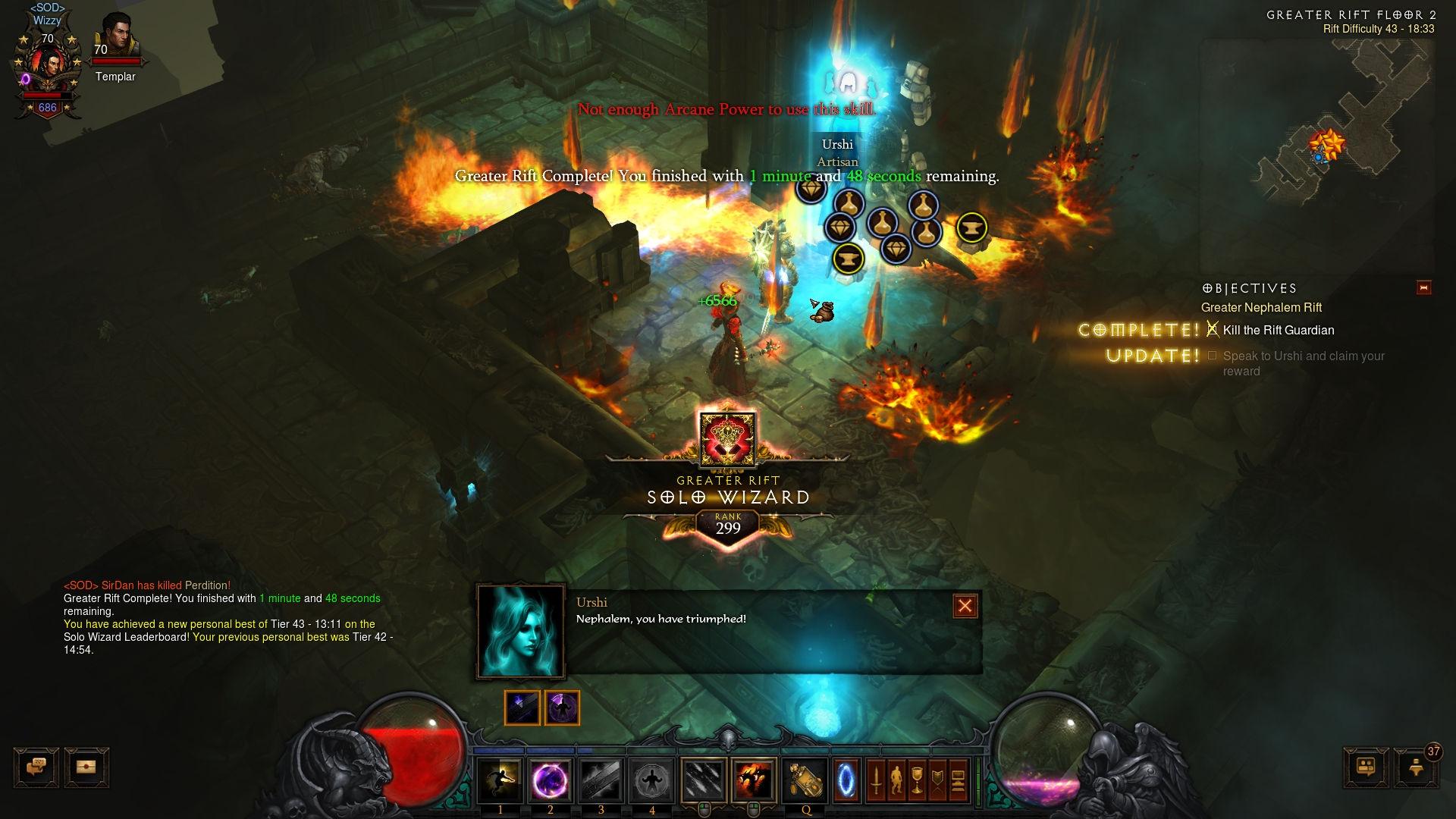Trigger the grey figure skill in slot 4
The height and width of the screenshot is (819, 1456).
pyautogui.click(x=651, y=780)
